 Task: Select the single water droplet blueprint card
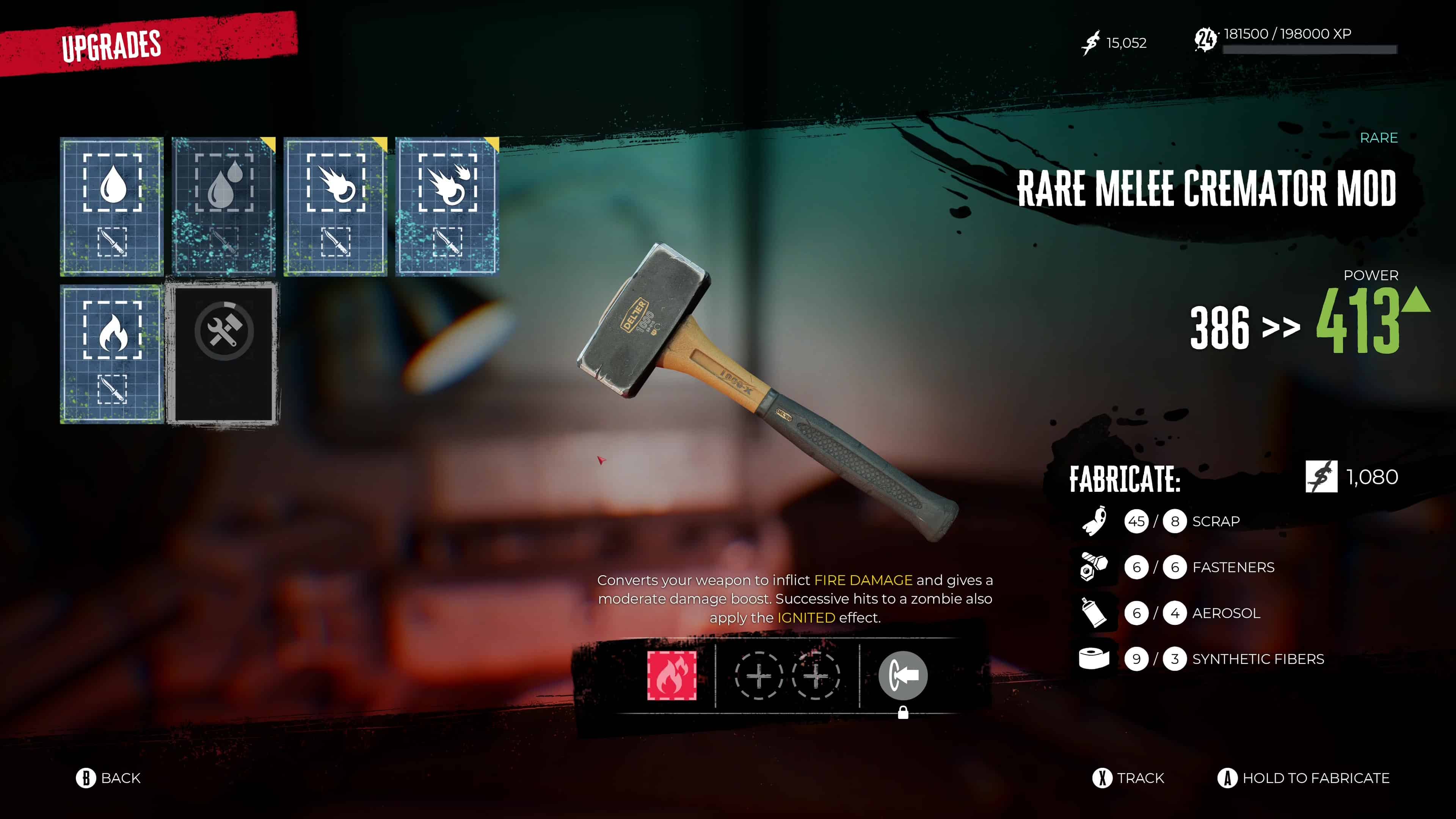tap(112, 206)
